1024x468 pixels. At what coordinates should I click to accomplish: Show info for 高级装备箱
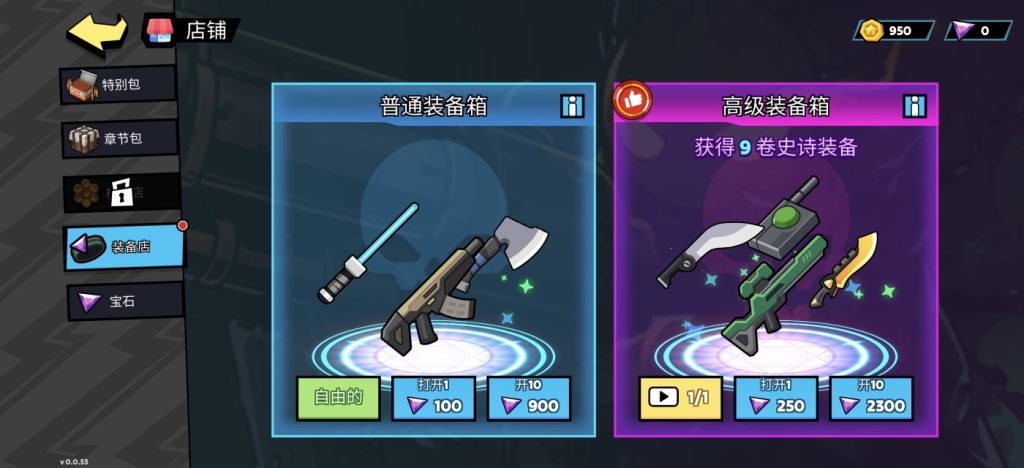914,106
